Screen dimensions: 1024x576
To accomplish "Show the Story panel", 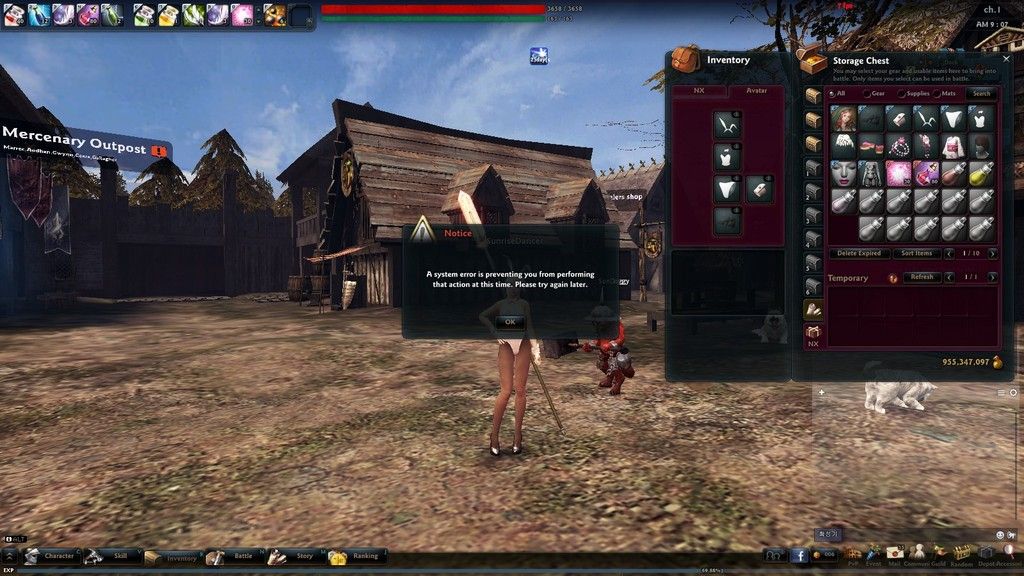I will [x=294, y=556].
